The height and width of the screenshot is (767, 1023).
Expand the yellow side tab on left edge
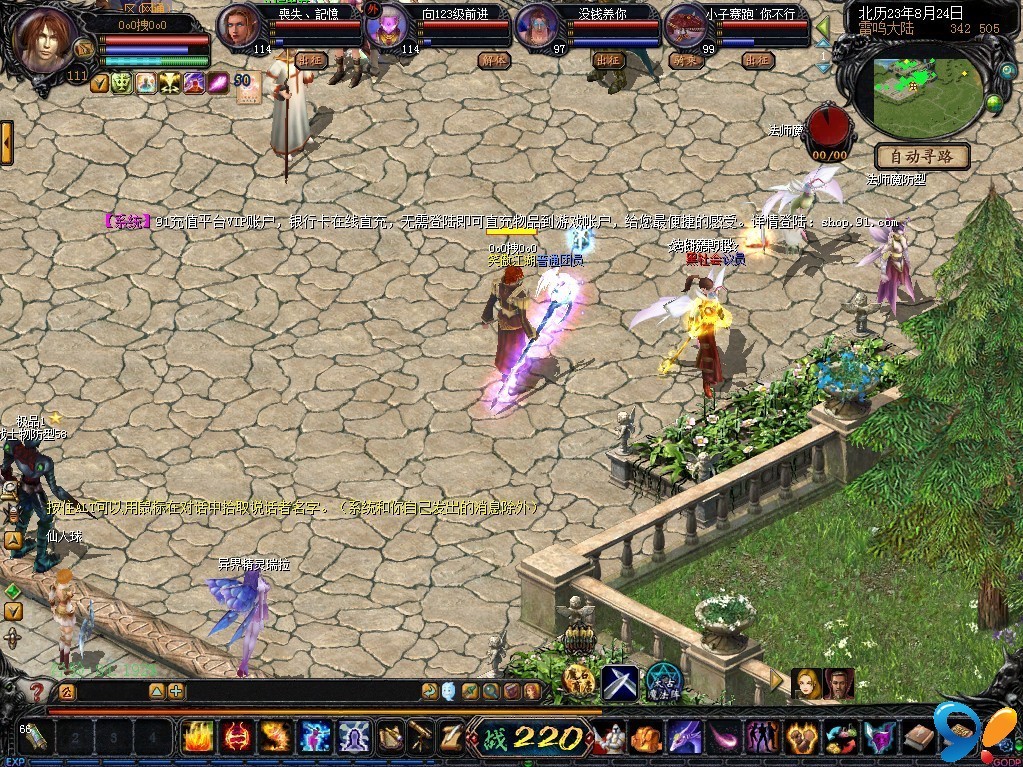point(6,142)
